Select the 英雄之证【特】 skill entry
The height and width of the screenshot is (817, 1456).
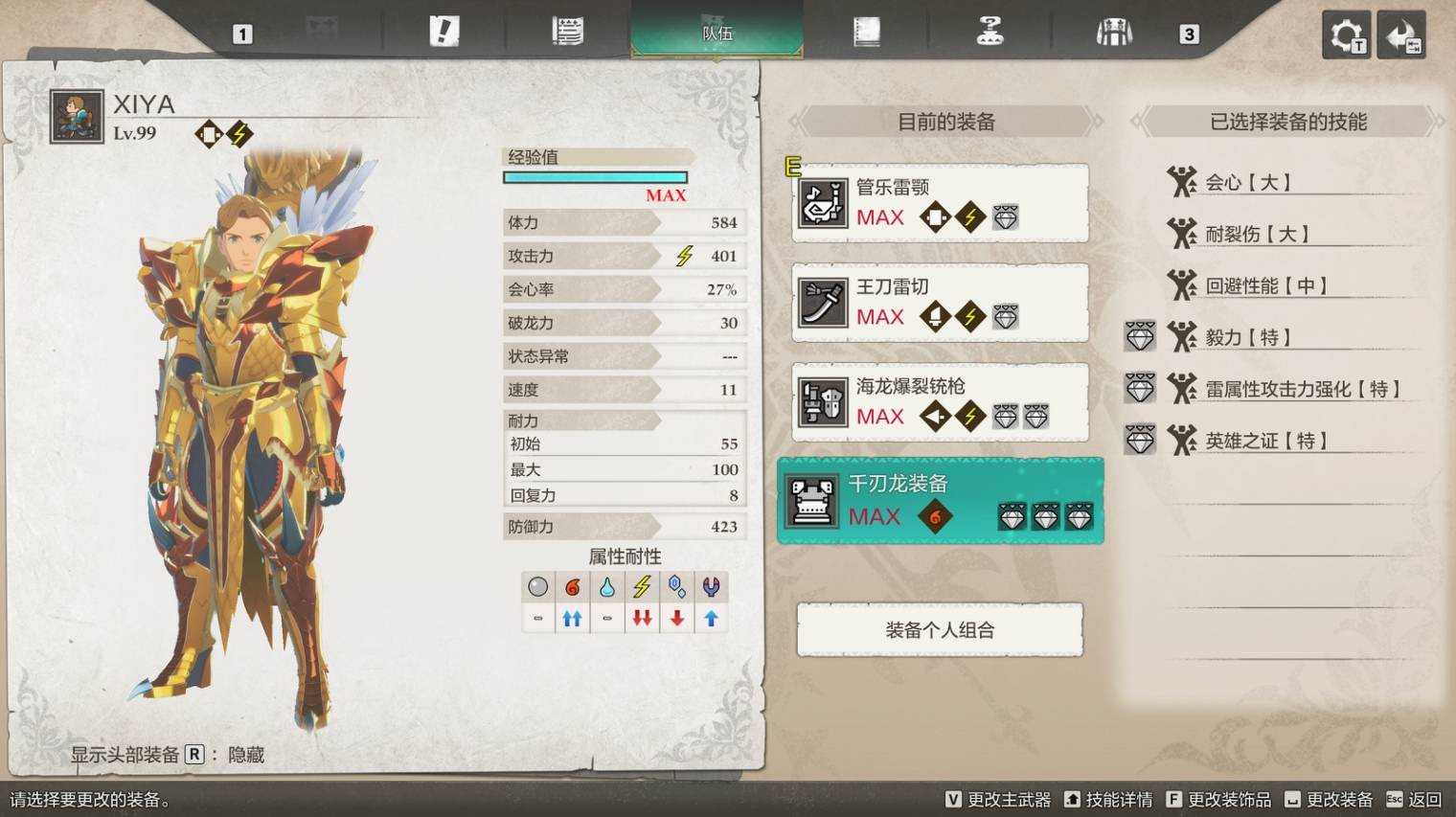point(1265,441)
